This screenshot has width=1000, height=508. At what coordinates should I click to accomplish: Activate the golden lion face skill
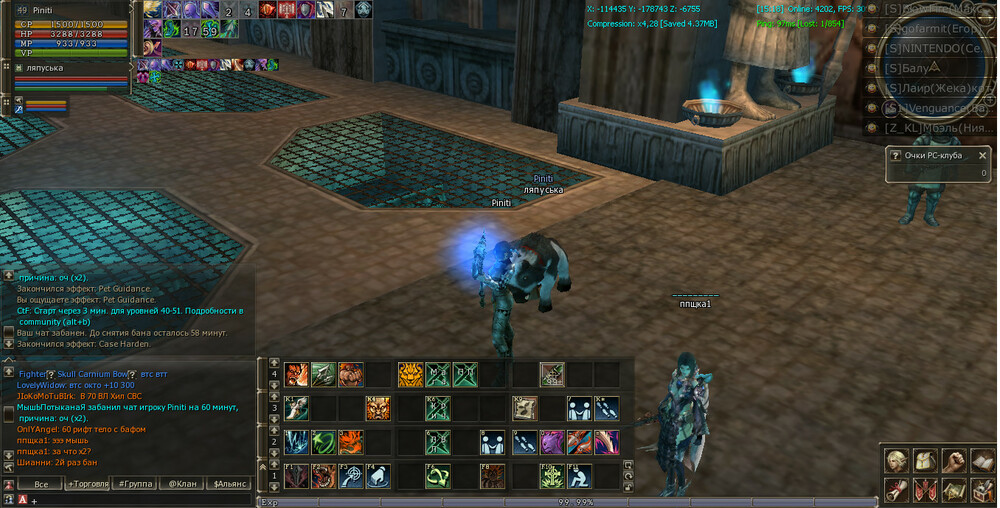[411, 375]
